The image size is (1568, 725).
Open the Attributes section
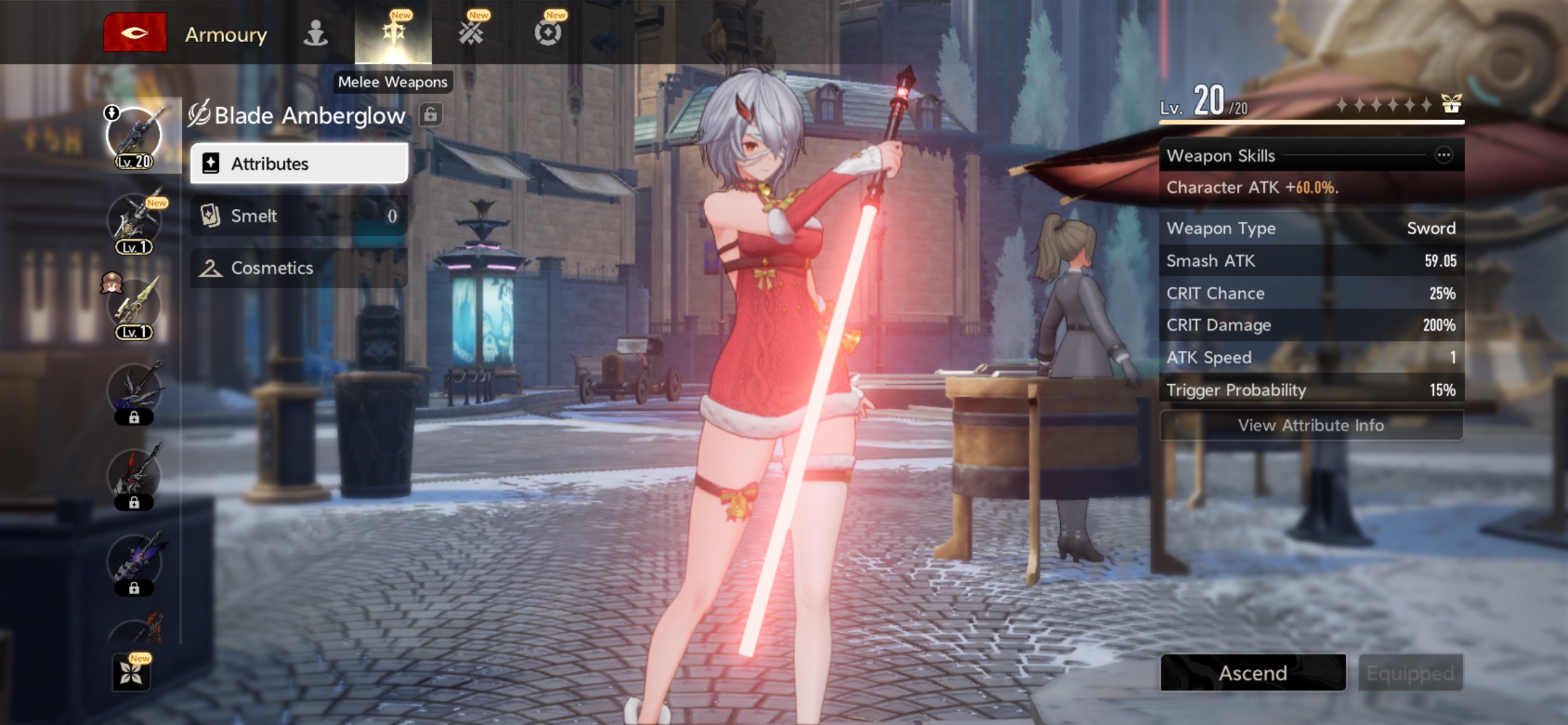tap(299, 164)
